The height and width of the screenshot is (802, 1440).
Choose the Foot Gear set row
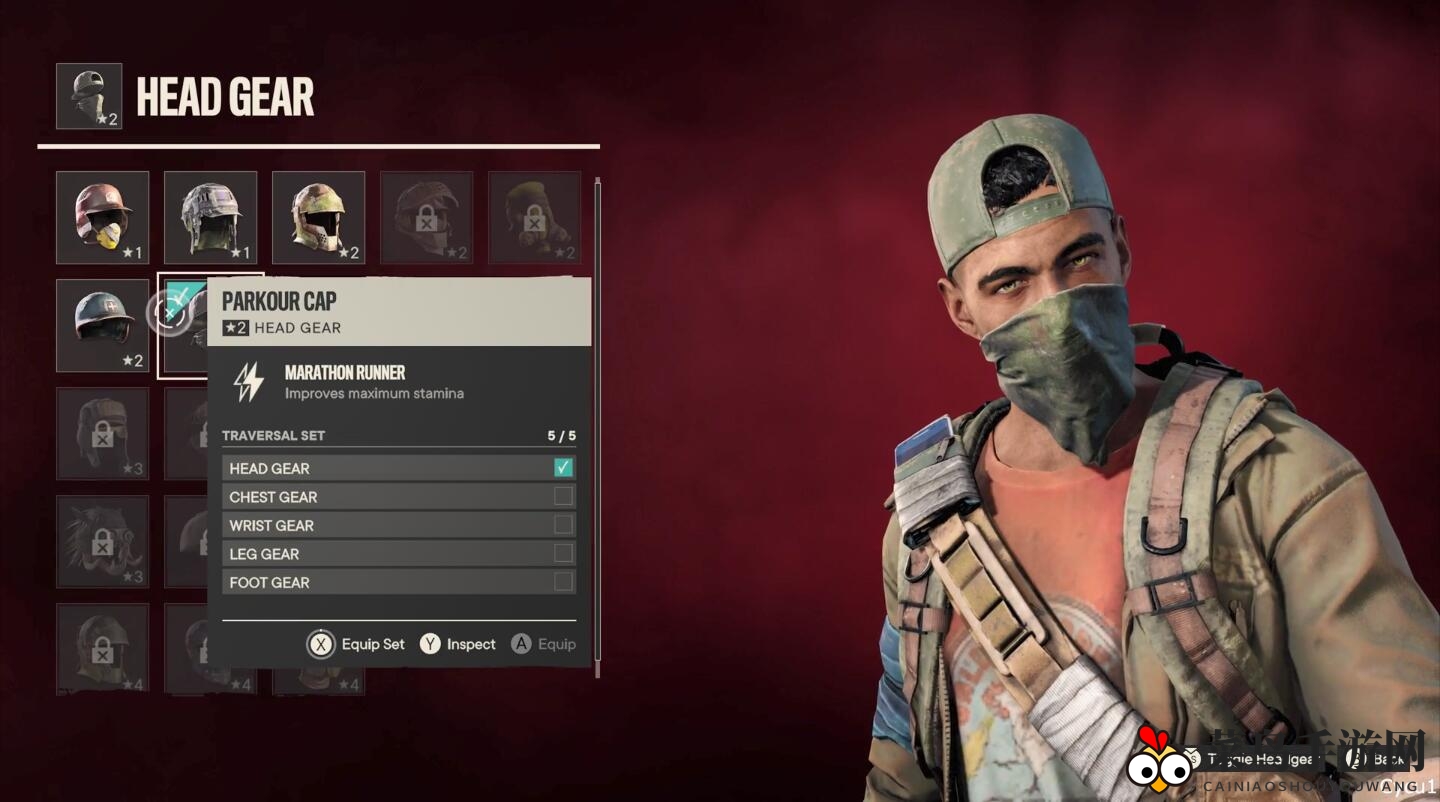[x=398, y=582]
